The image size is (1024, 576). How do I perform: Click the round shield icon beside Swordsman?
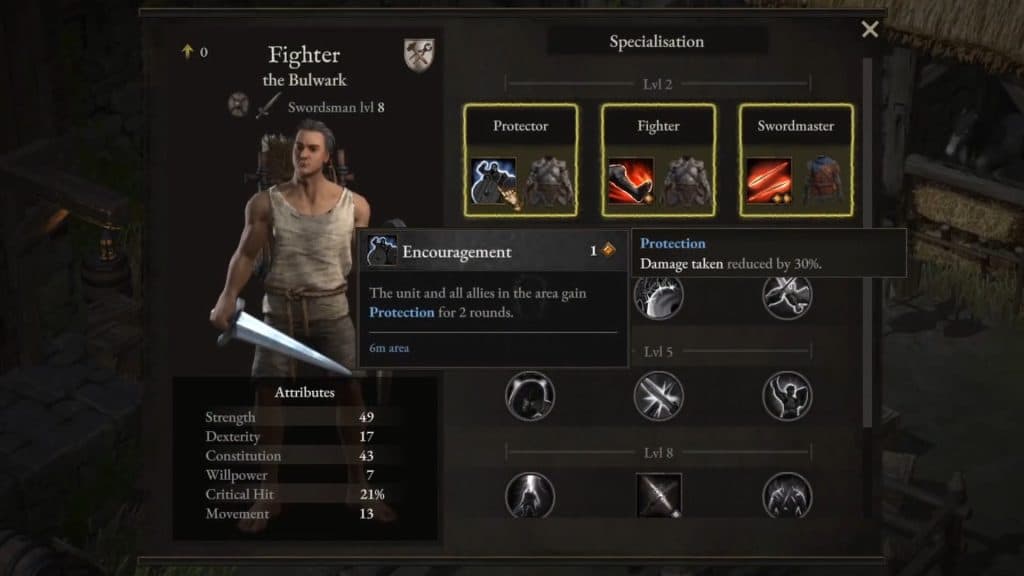pyautogui.click(x=238, y=105)
